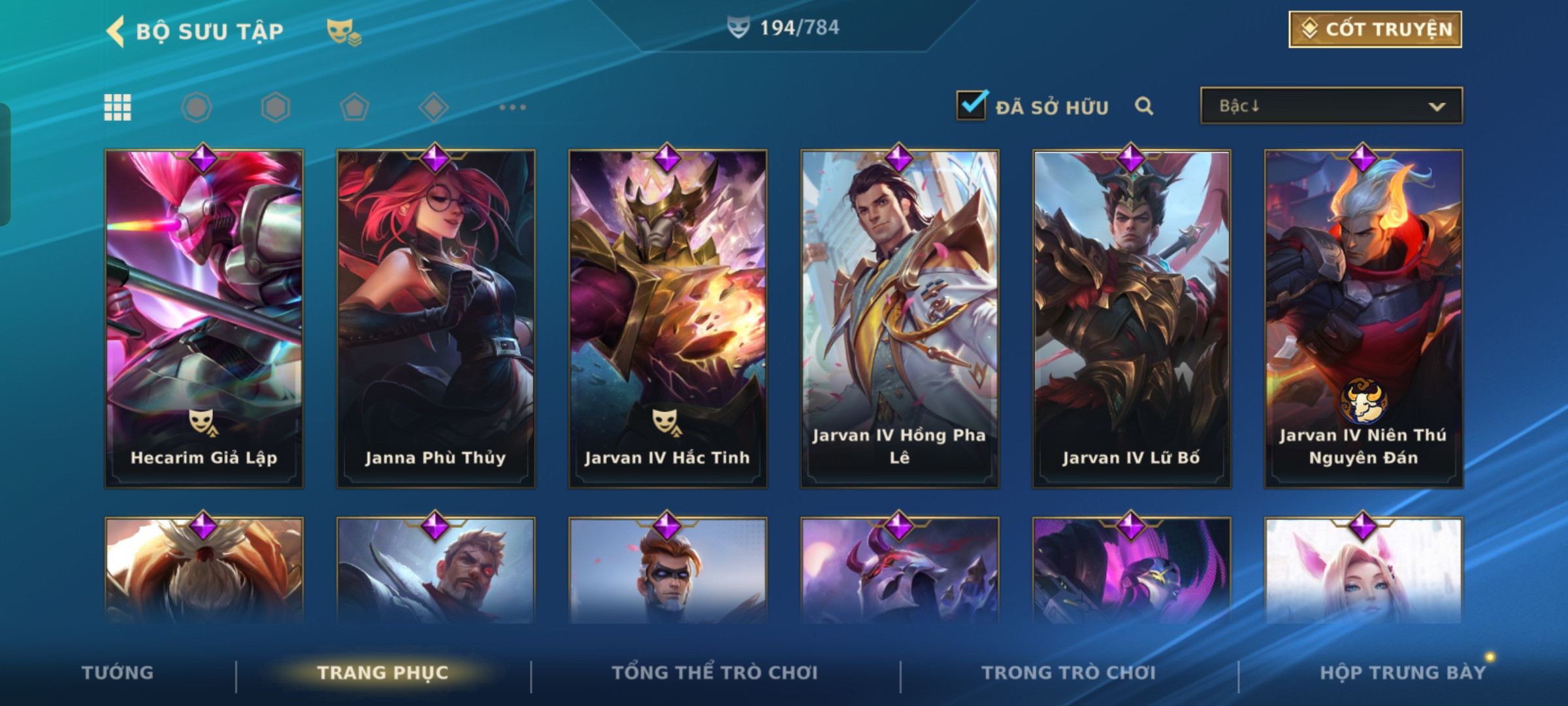The image size is (1568, 706).
Task: View the Jarvan IV Lữ Bố skin
Action: 1132,319
